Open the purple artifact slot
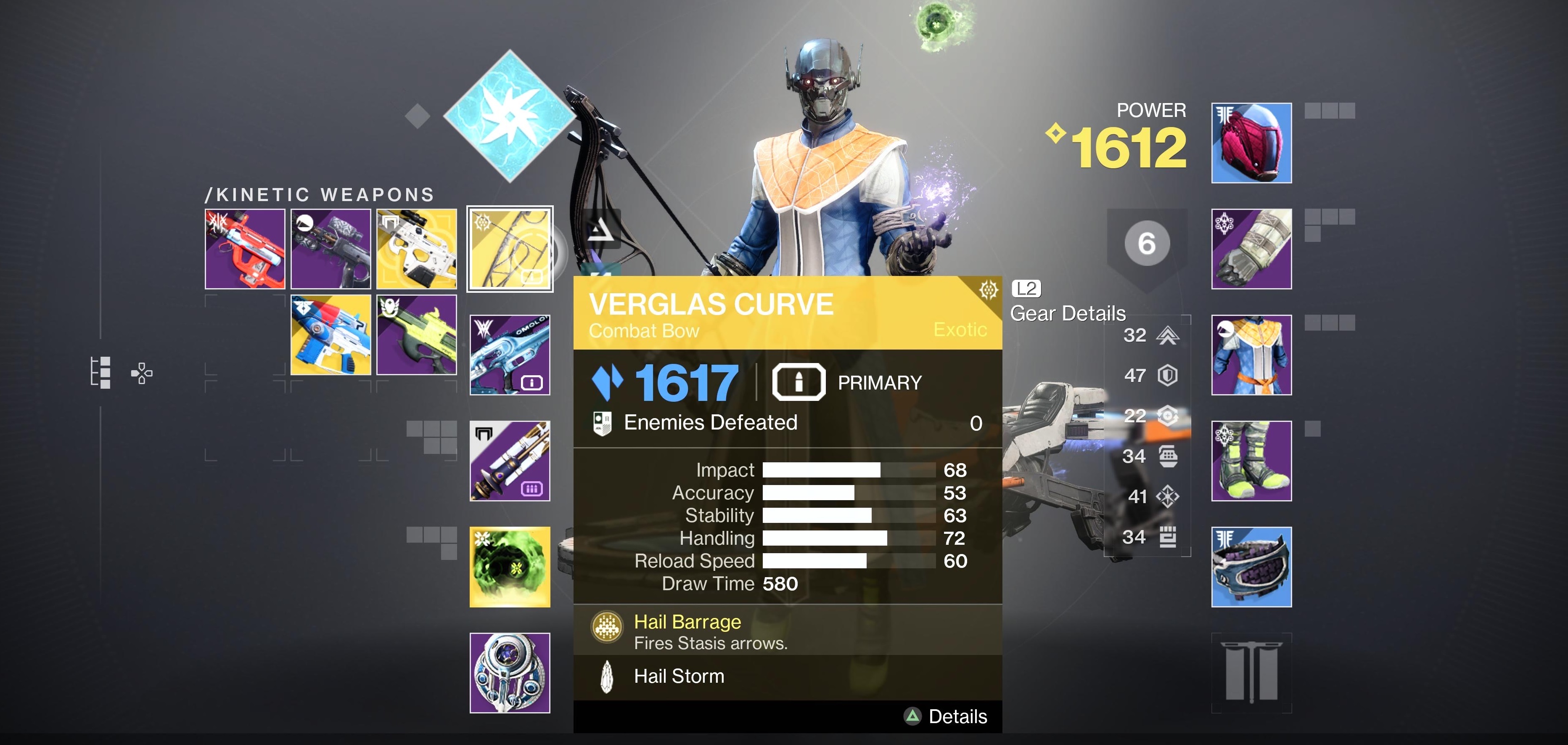The image size is (1568, 745). click(x=510, y=673)
